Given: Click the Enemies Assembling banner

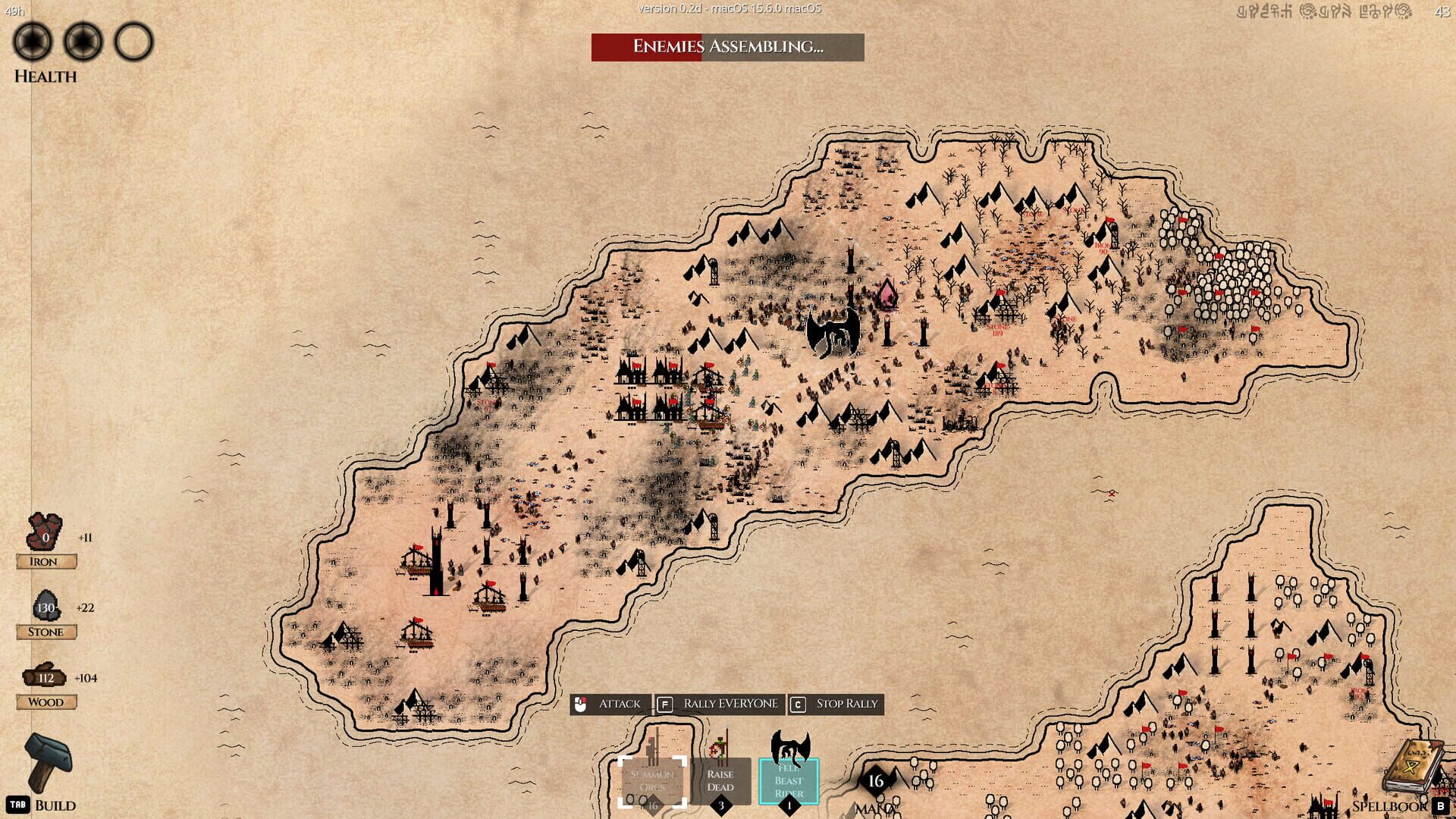Looking at the screenshot, I should (x=727, y=49).
